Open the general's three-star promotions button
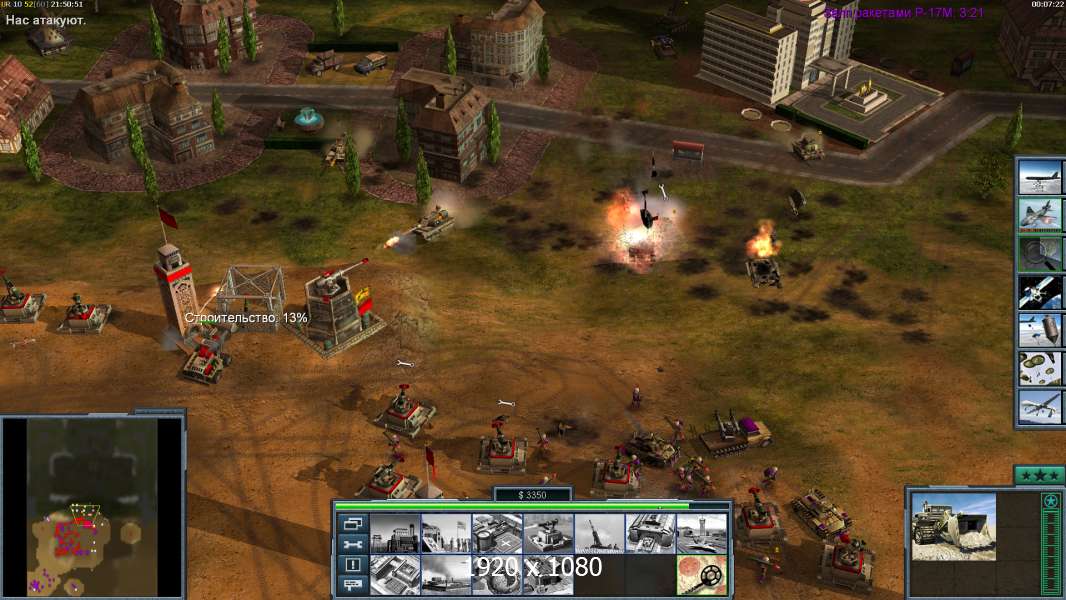1066x600 pixels. click(x=1037, y=475)
